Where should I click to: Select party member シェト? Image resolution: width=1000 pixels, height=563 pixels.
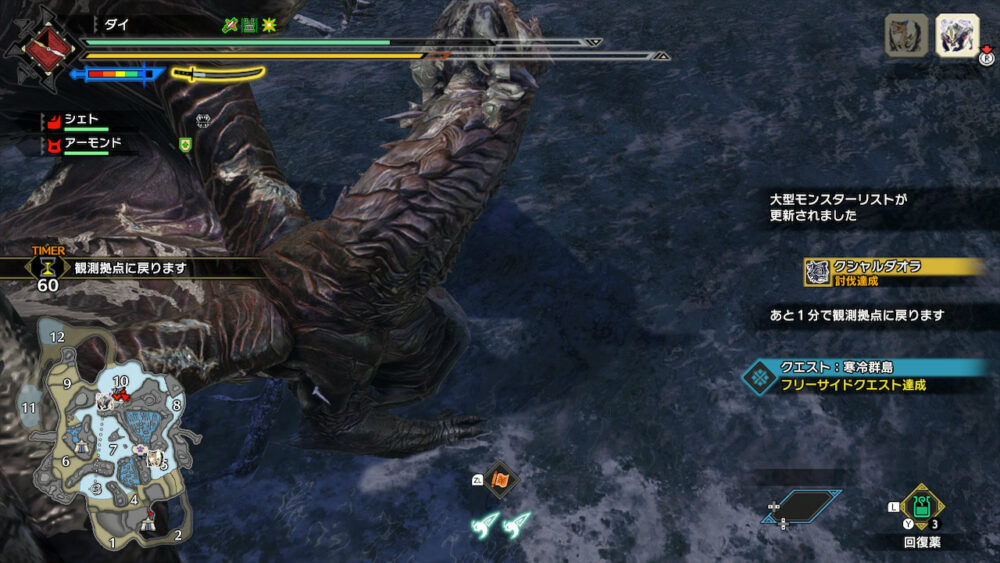[x=80, y=120]
